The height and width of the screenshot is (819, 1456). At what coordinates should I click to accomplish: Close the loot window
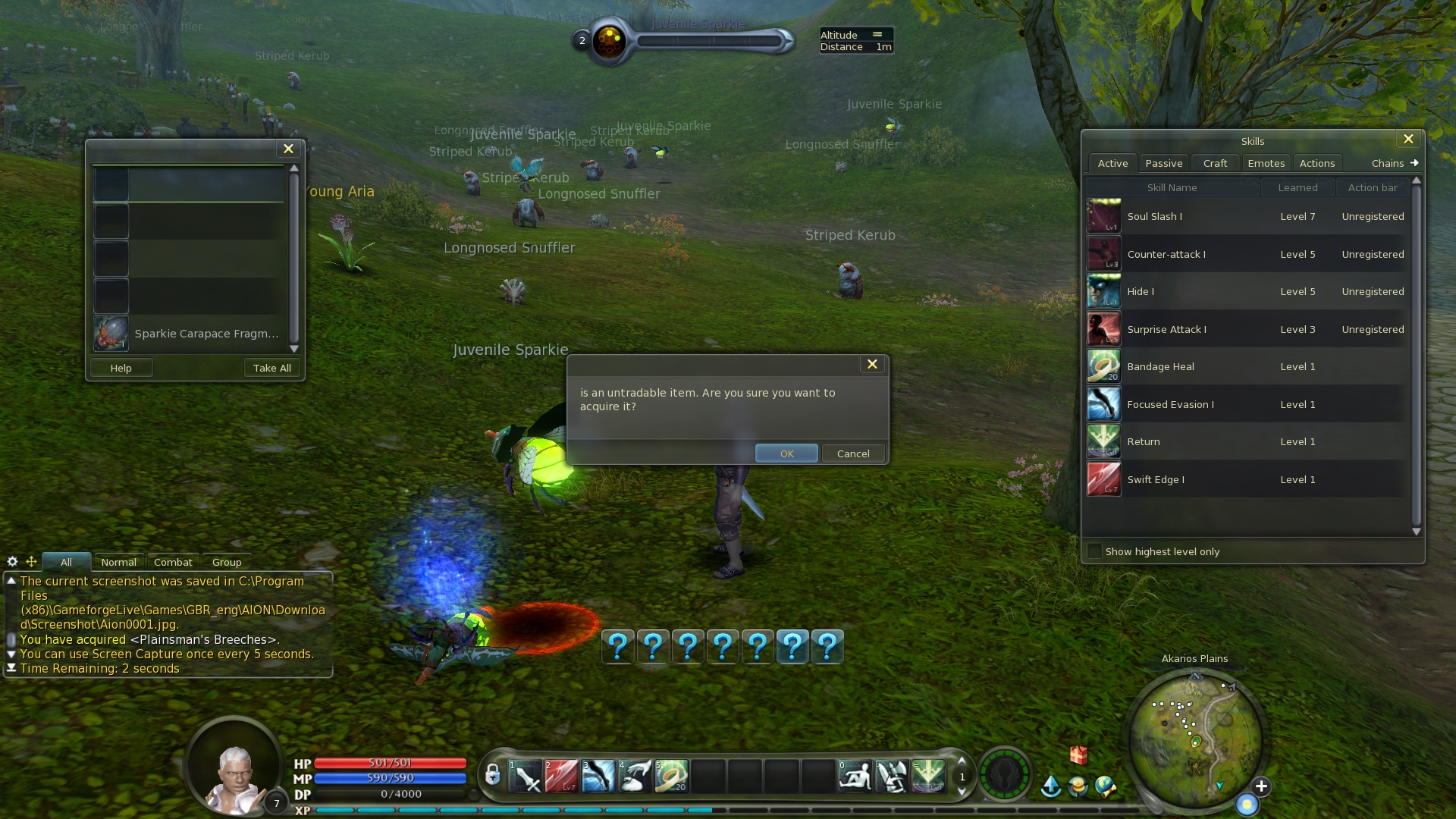[x=288, y=149]
